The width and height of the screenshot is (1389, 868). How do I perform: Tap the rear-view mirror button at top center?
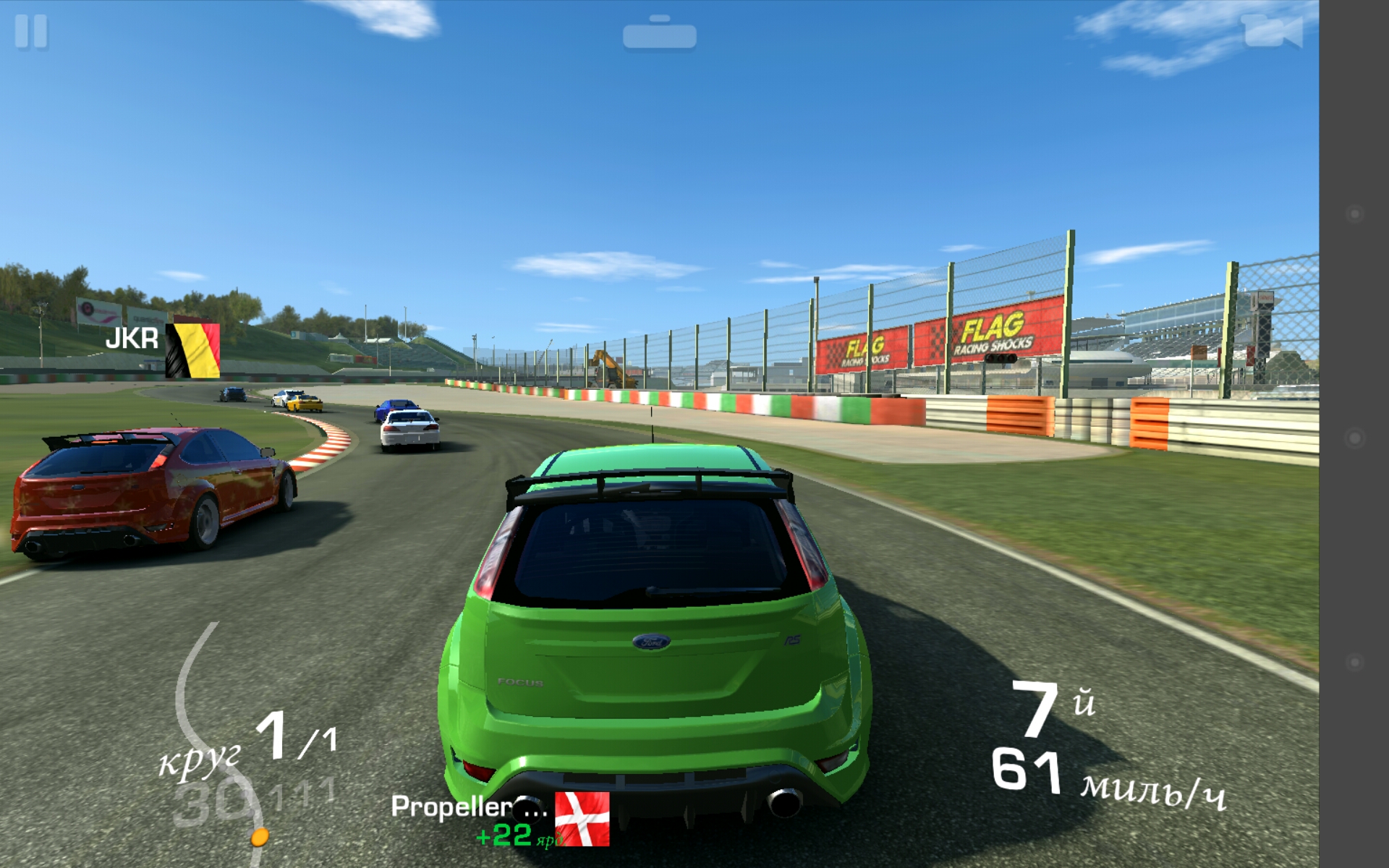coord(659,34)
